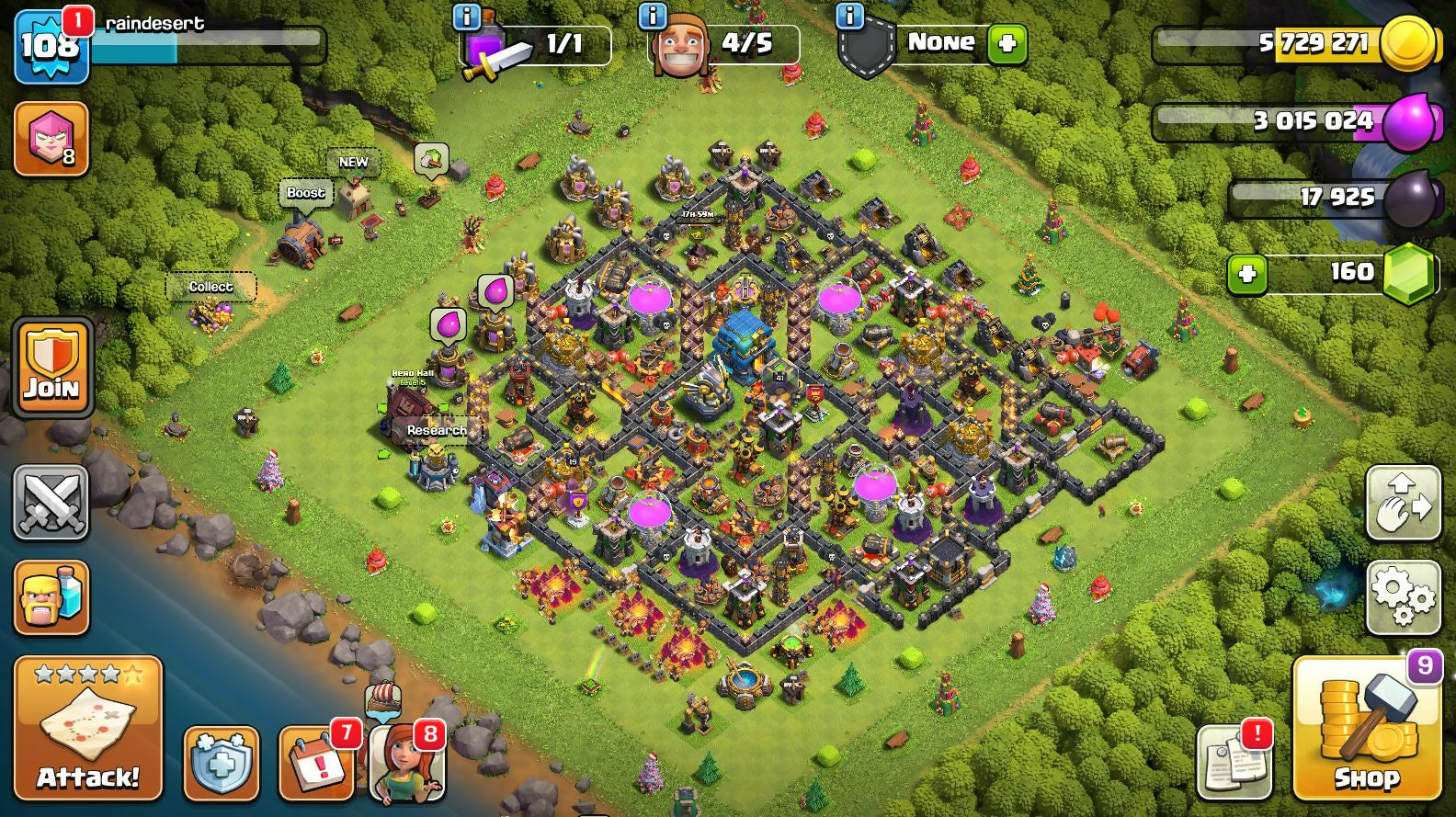This screenshot has width=1456, height=817.
Task: Open the player level 108 profile badge
Action: coord(51,46)
